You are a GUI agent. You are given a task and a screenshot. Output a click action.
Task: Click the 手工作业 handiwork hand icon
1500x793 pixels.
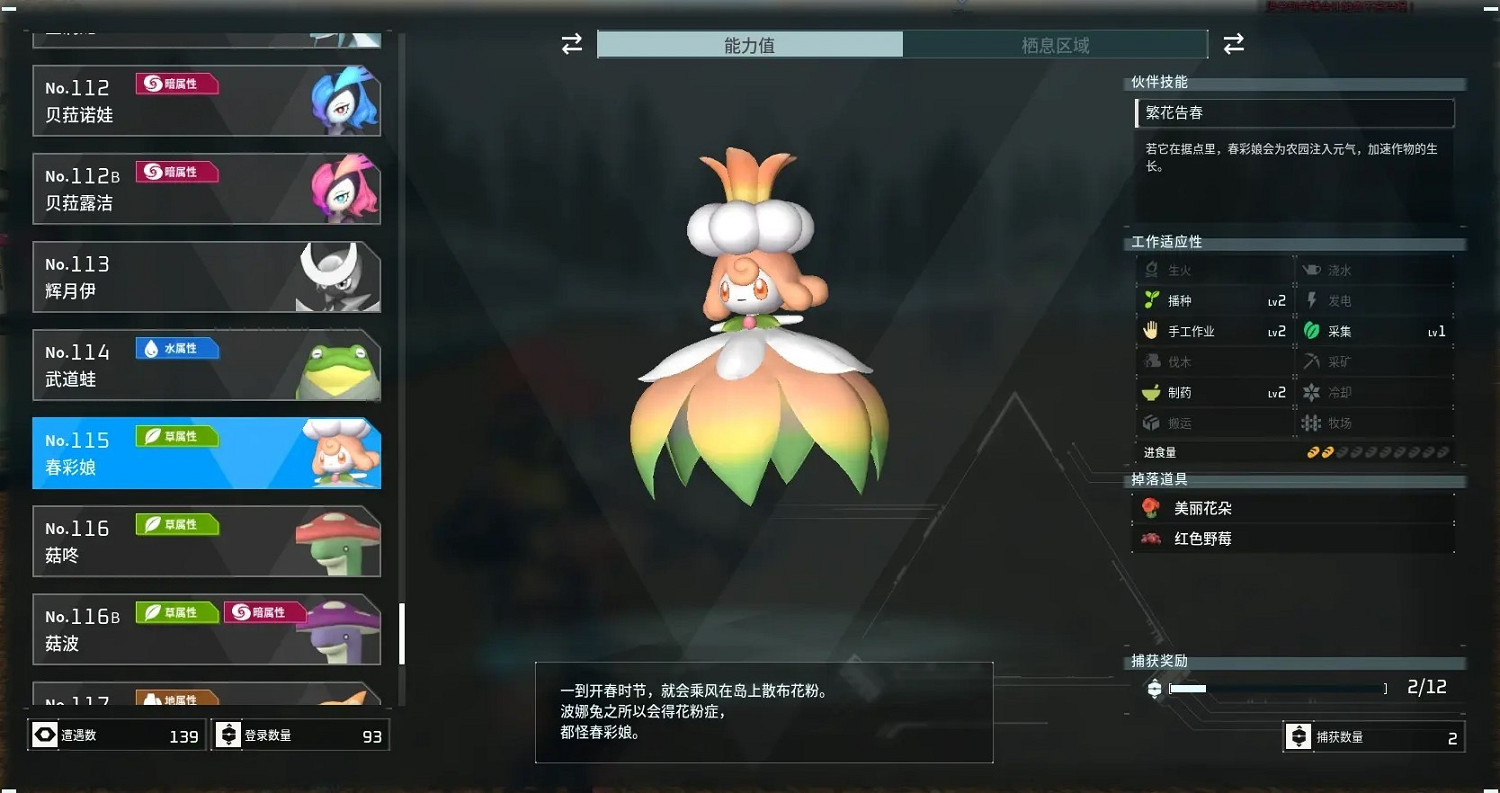1152,330
